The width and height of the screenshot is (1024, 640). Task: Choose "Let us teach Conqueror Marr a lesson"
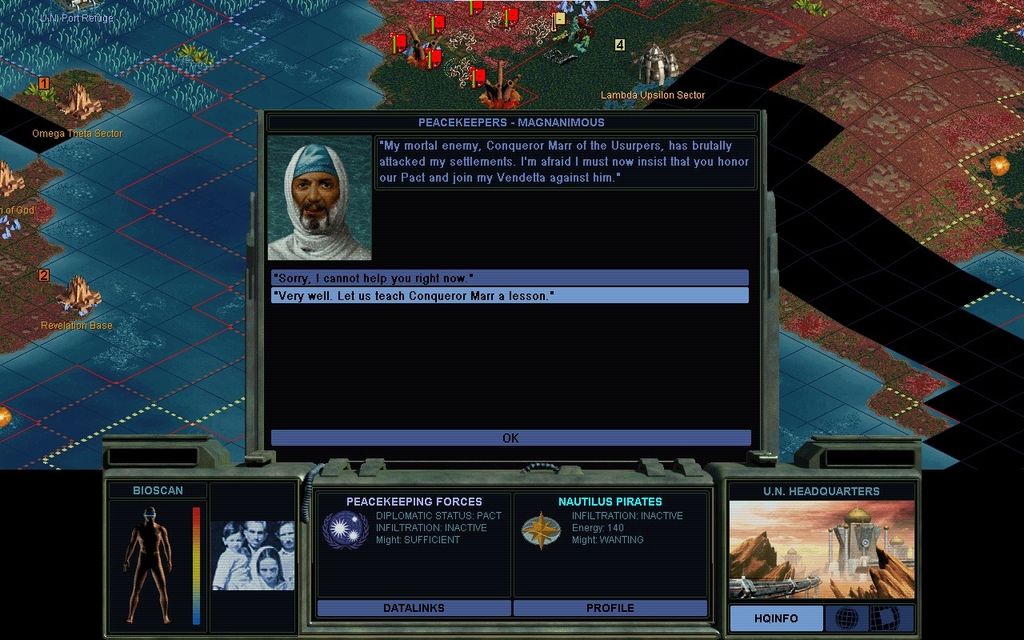coord(509,296)
